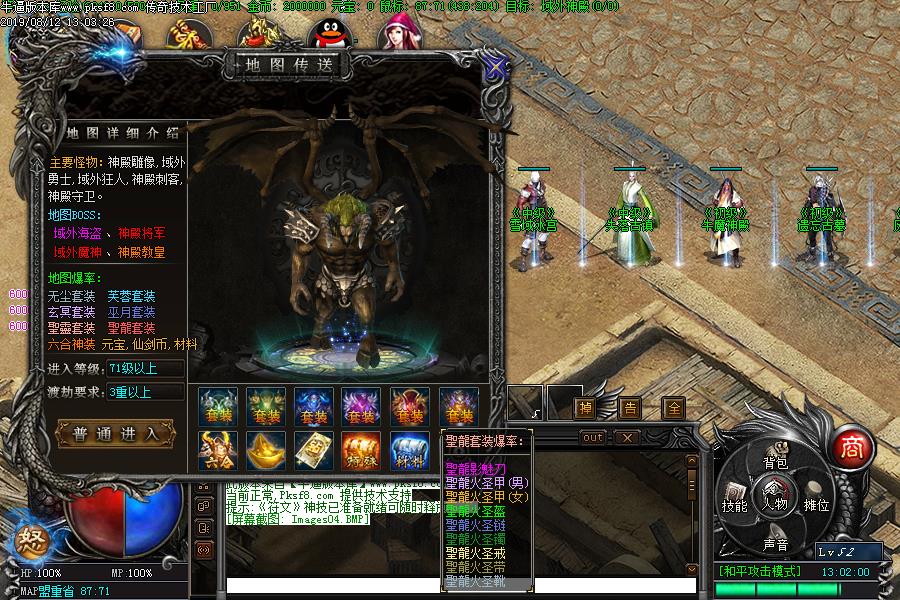Click the 掉 button above chat
Screen dimensions: 900x600
point(585,407)
